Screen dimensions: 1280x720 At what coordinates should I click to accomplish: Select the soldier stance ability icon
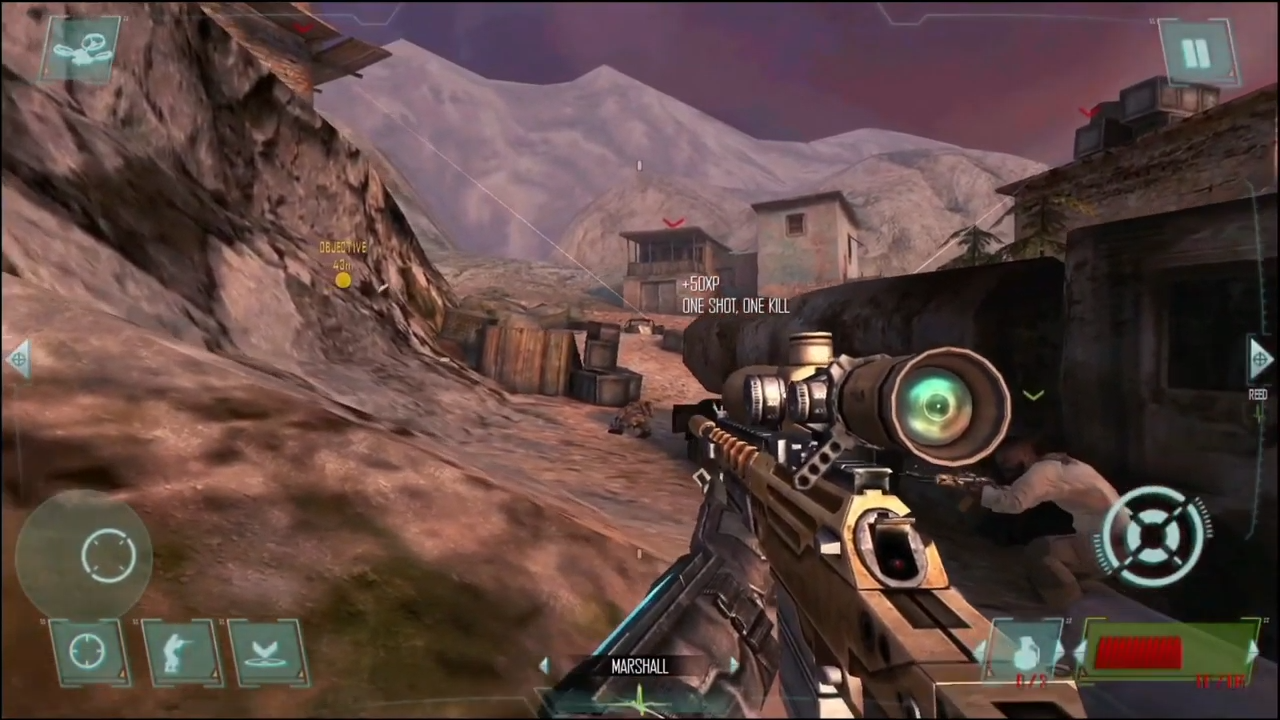[x=182, y=650]
